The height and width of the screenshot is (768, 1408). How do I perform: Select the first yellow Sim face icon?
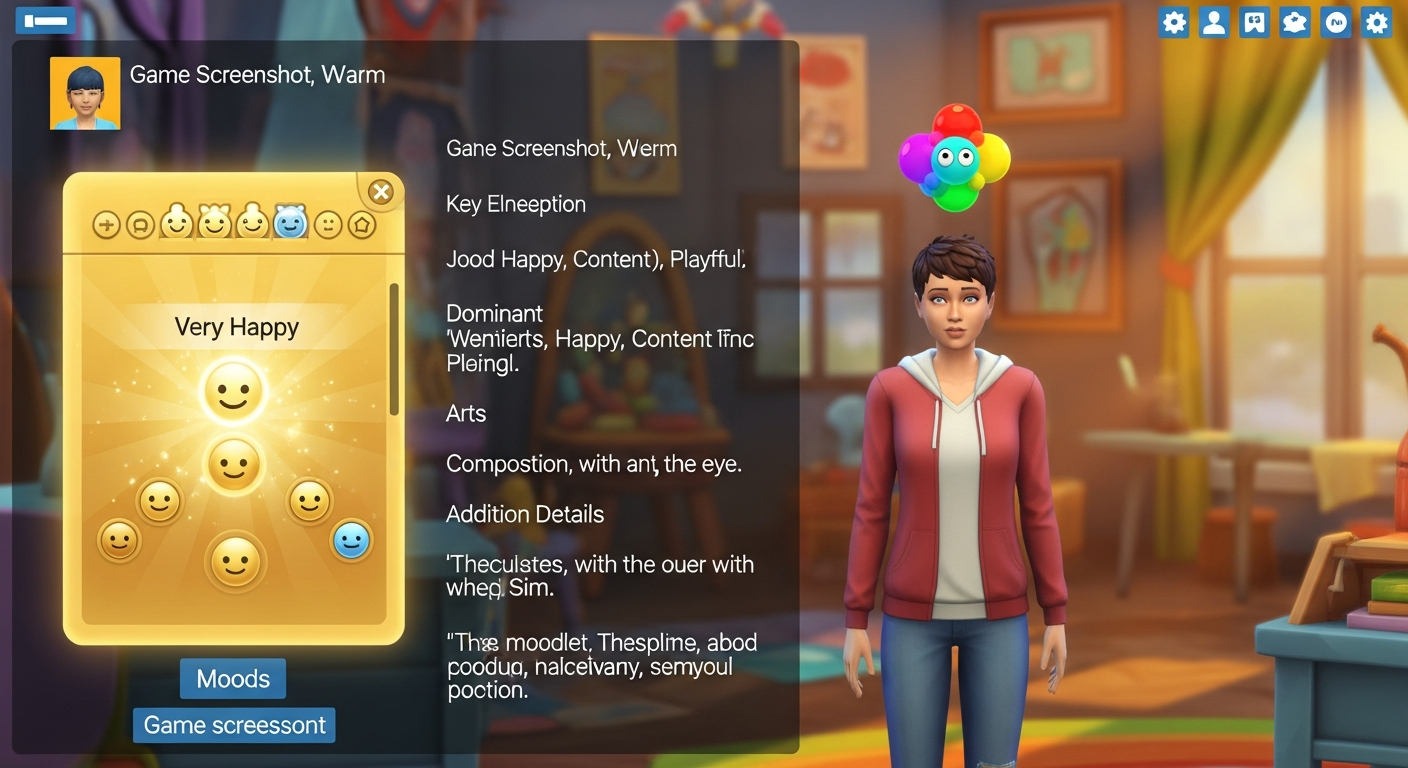(178, 223)
